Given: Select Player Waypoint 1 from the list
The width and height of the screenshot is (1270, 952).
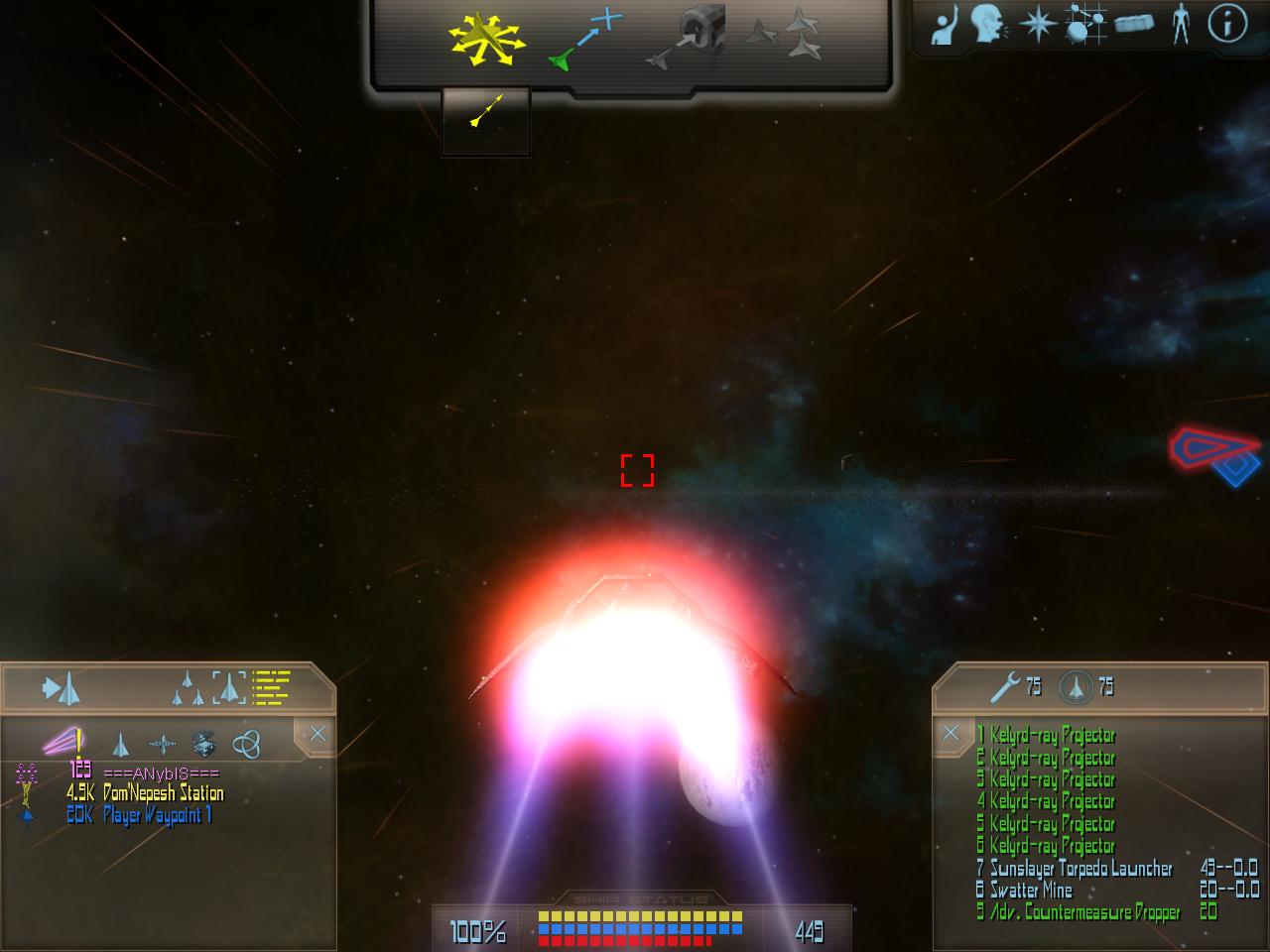Looking at the screenshot, I should pyautogui.click(x=157, y=815).
